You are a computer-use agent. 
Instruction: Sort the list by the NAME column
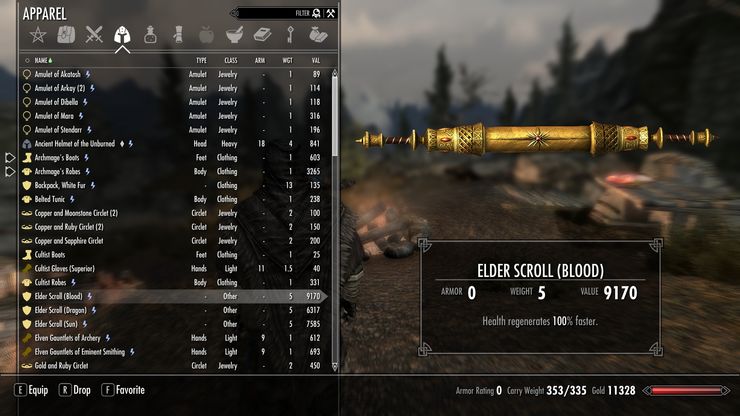click(42, 60)
